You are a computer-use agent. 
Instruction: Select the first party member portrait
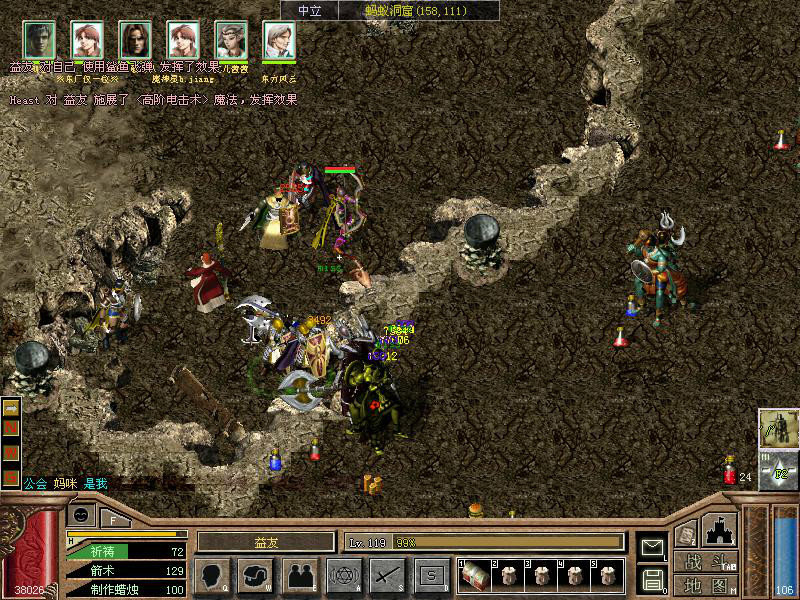point(39,40)
